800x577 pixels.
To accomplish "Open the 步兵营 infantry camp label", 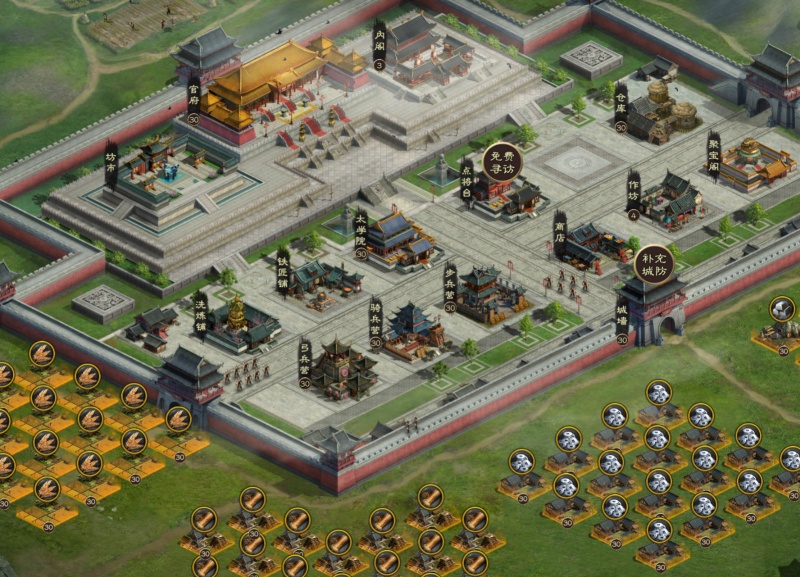I will pos(450,286).
